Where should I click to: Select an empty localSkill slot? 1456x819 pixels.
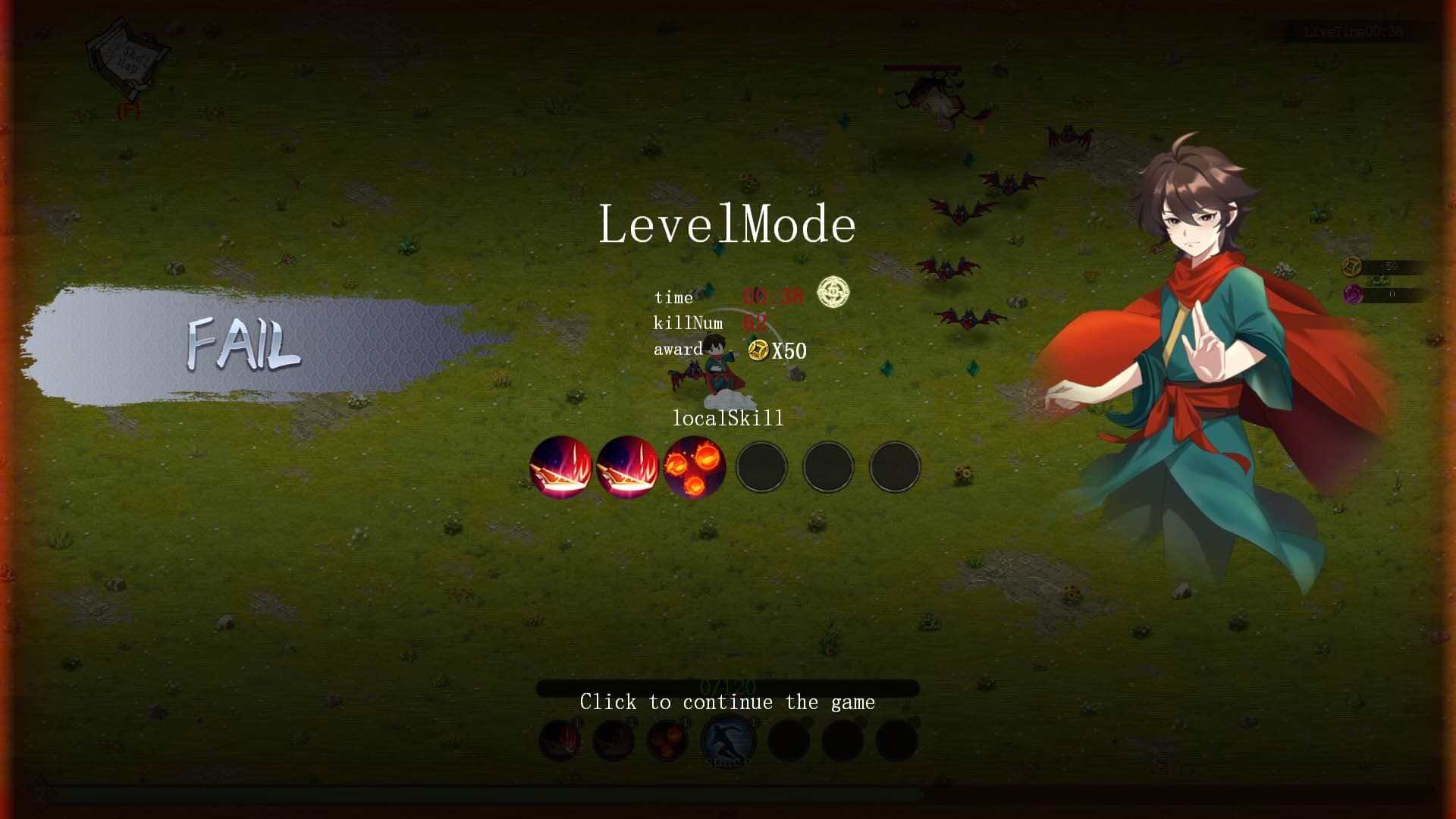[x=761, y=467]
